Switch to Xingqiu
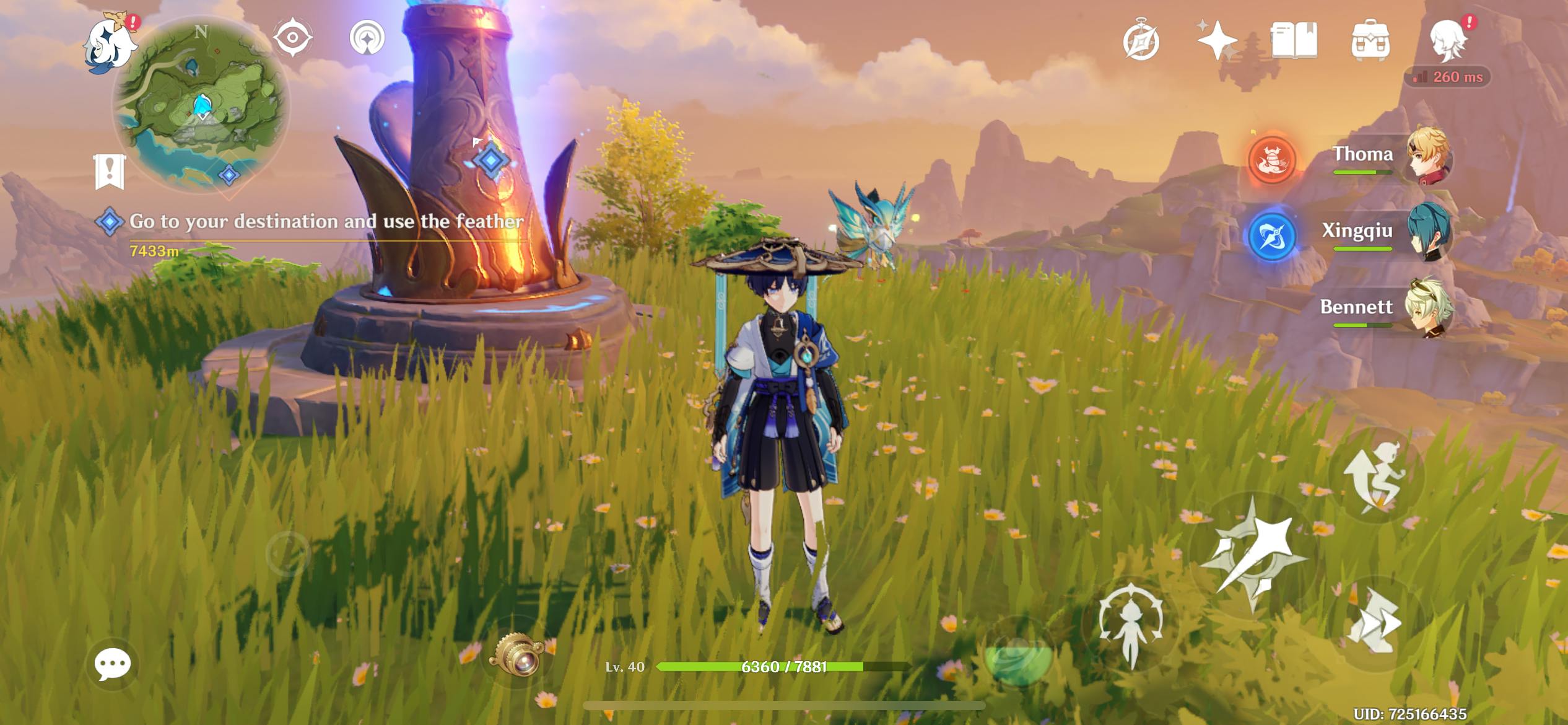This screenshot has height=725, width=1568. click(x=1387, y=234)
